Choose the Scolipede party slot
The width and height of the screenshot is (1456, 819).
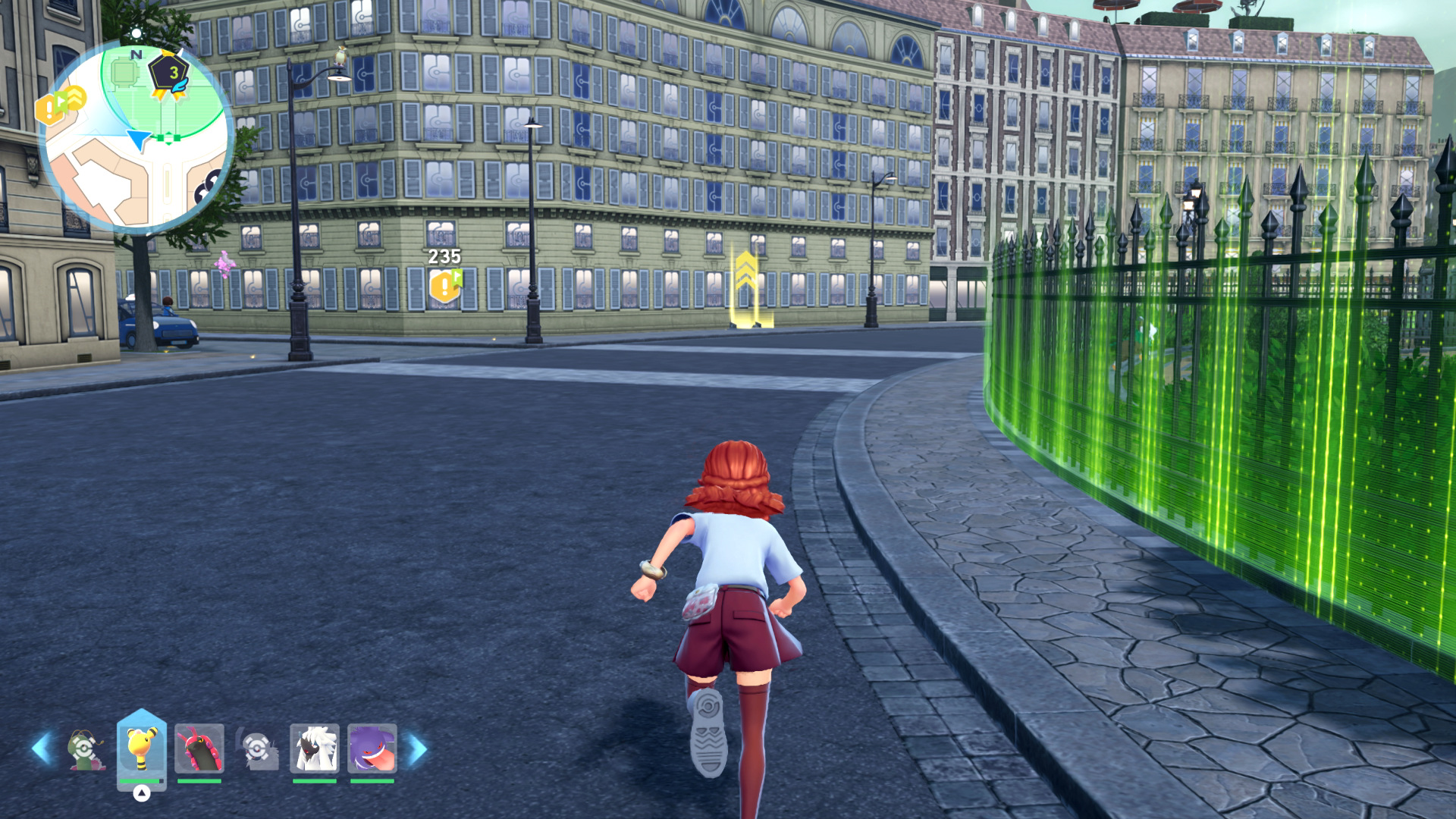199,748
